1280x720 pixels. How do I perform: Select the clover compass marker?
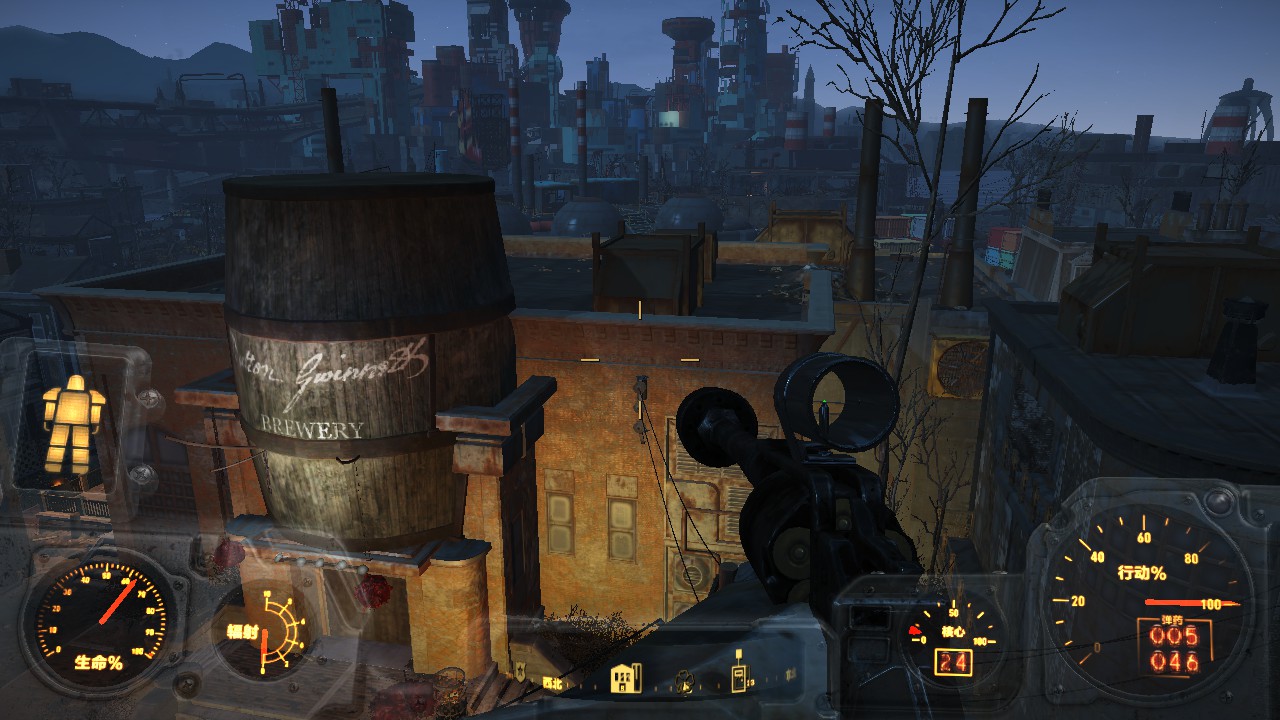685,681
